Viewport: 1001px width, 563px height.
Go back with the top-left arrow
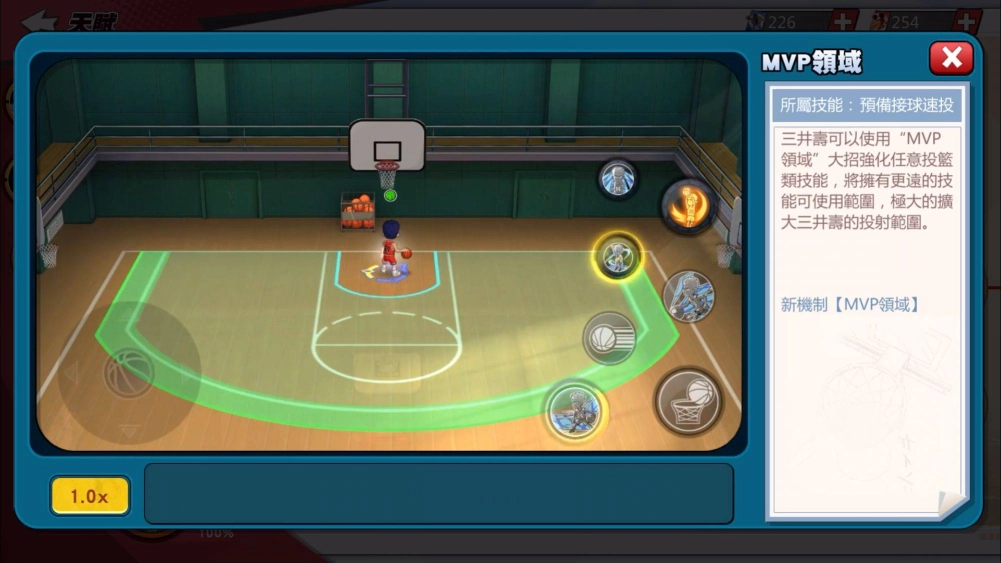39,20
